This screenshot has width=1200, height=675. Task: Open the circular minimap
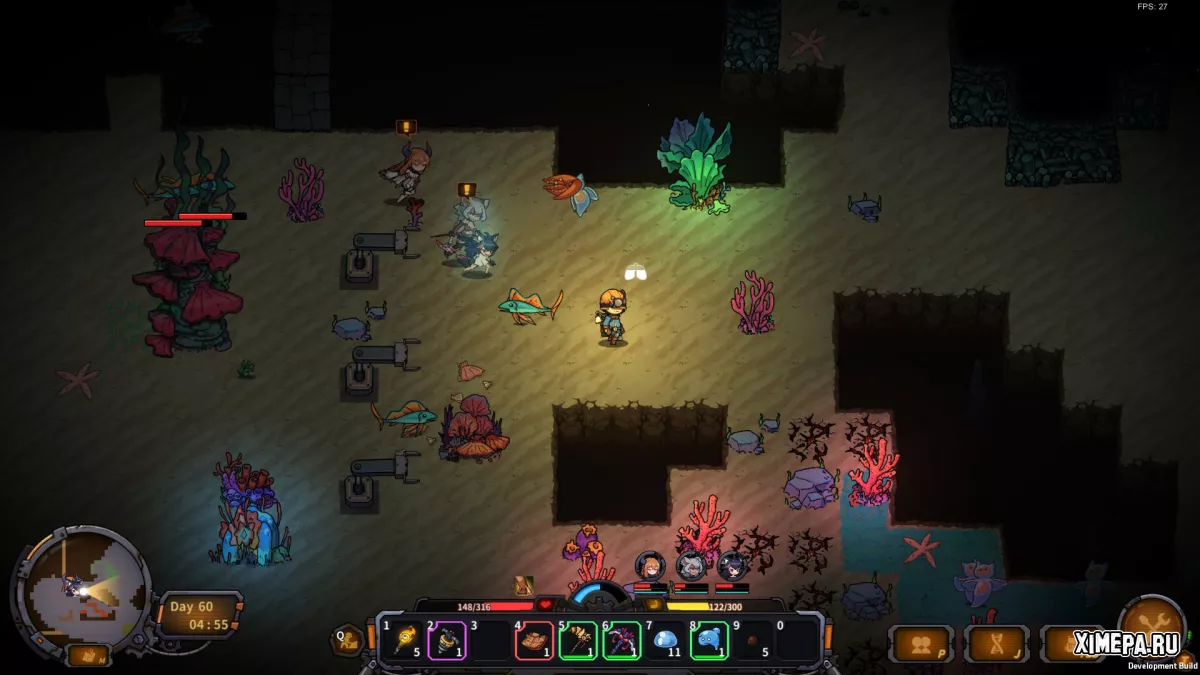click(x=80, y=589)
